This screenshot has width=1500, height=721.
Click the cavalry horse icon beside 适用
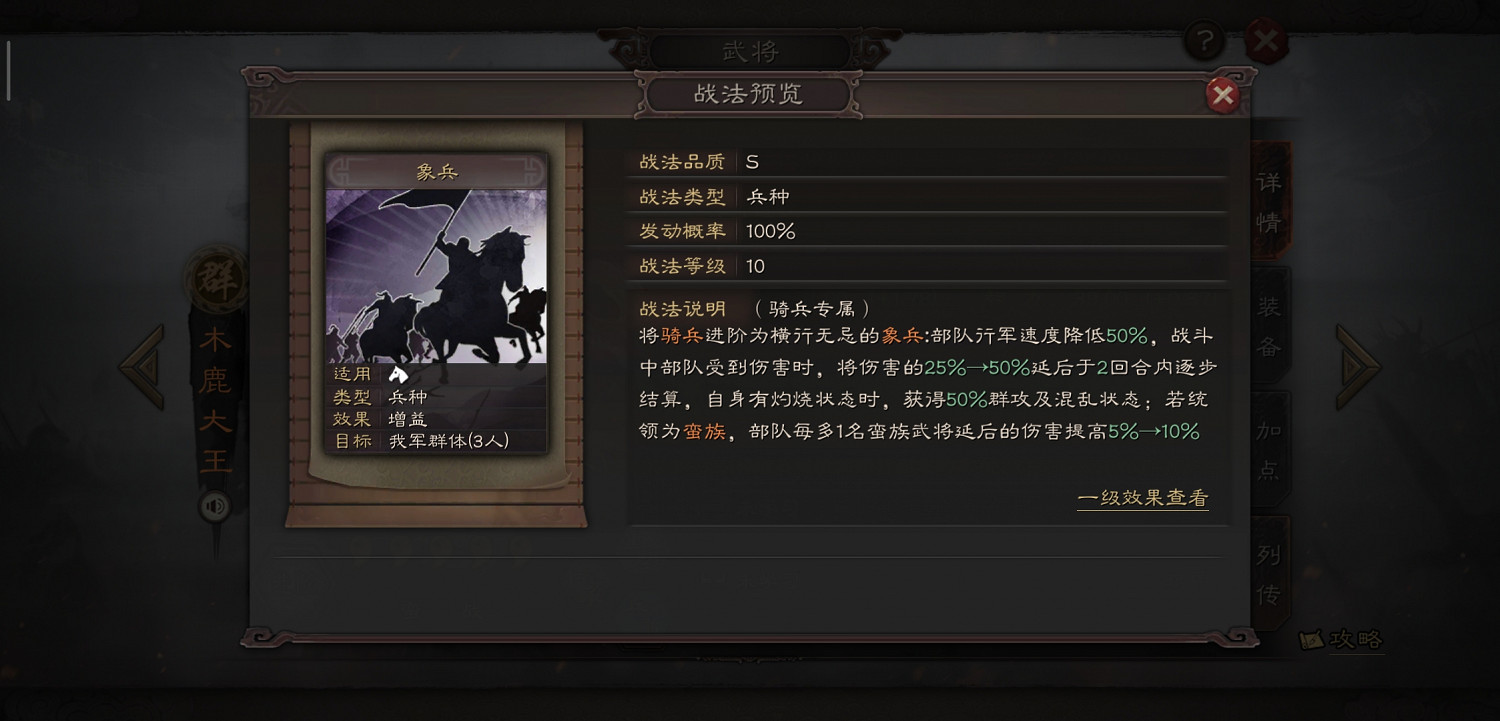(x=400, y=374)
